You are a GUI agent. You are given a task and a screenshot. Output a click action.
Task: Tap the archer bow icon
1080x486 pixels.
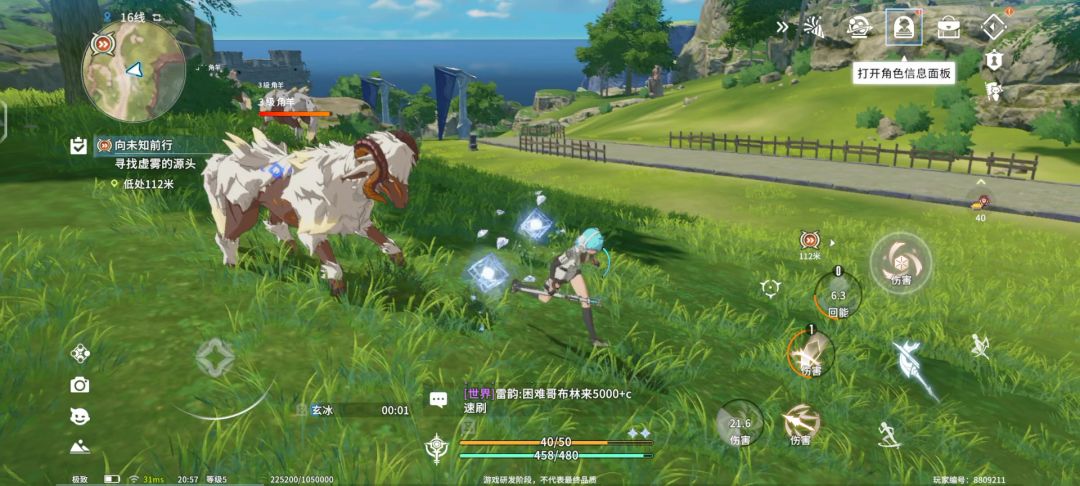[x=980, y=346]
